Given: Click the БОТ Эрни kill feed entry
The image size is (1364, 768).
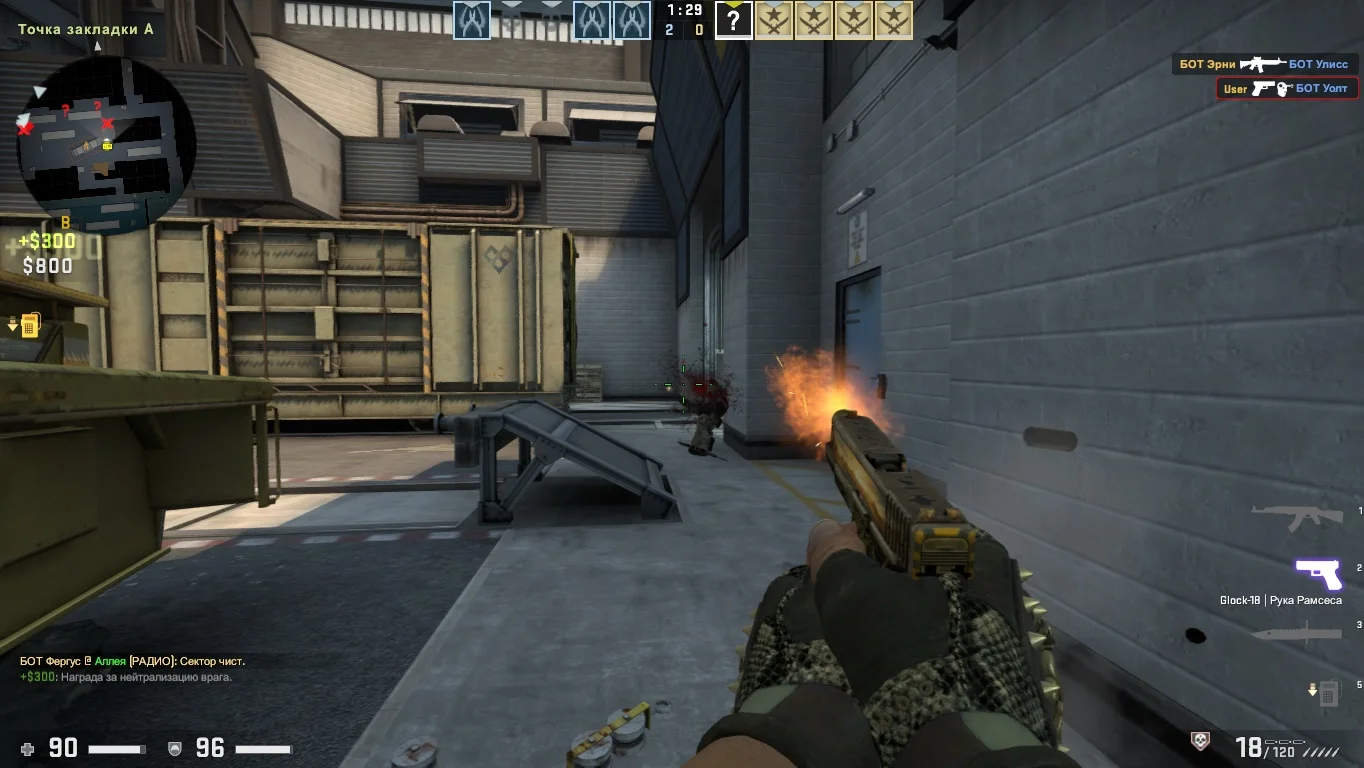Looking at the screenshot, I should 1263,64.
